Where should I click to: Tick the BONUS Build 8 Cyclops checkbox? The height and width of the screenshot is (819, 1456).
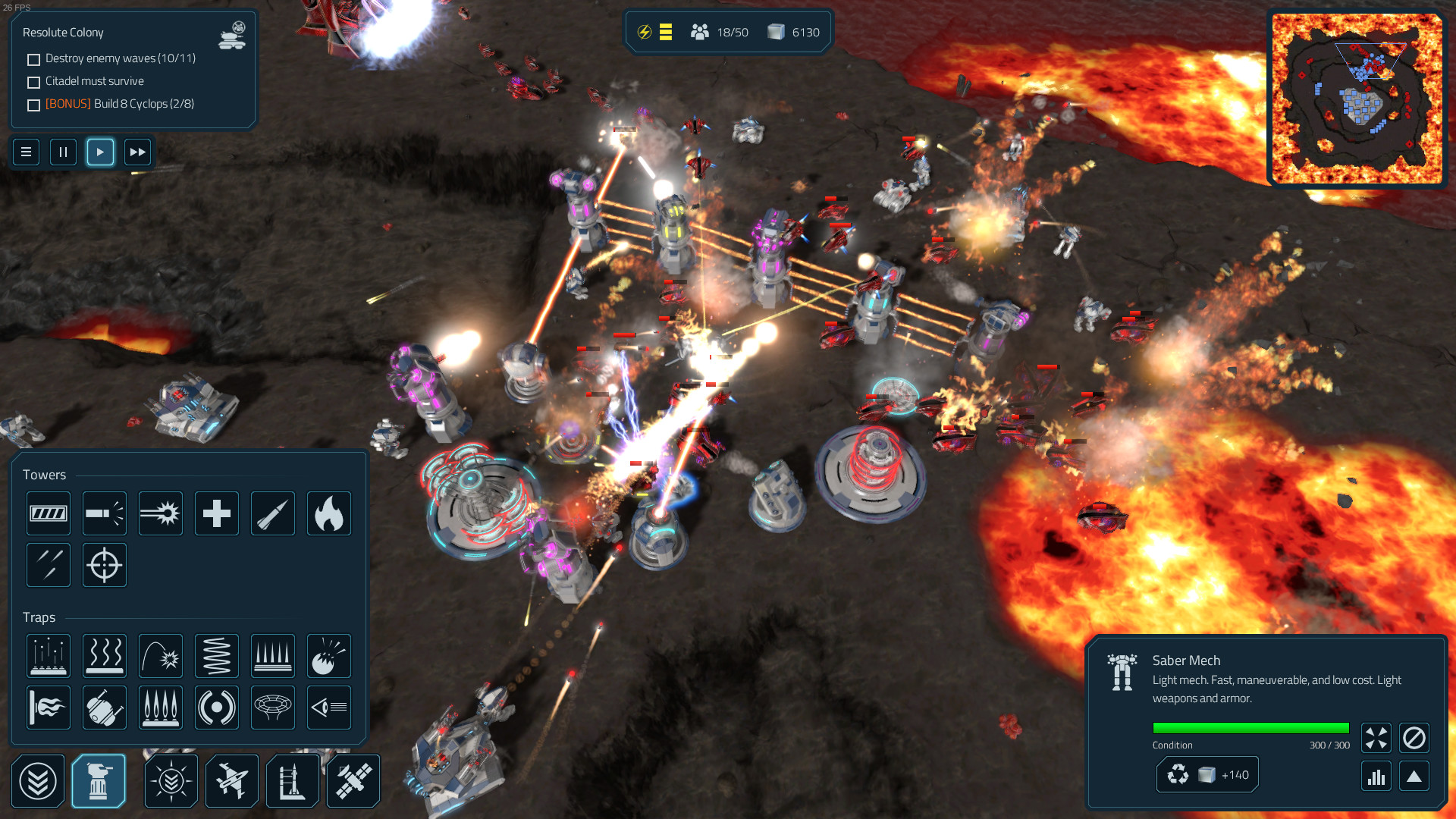[33, 105]
